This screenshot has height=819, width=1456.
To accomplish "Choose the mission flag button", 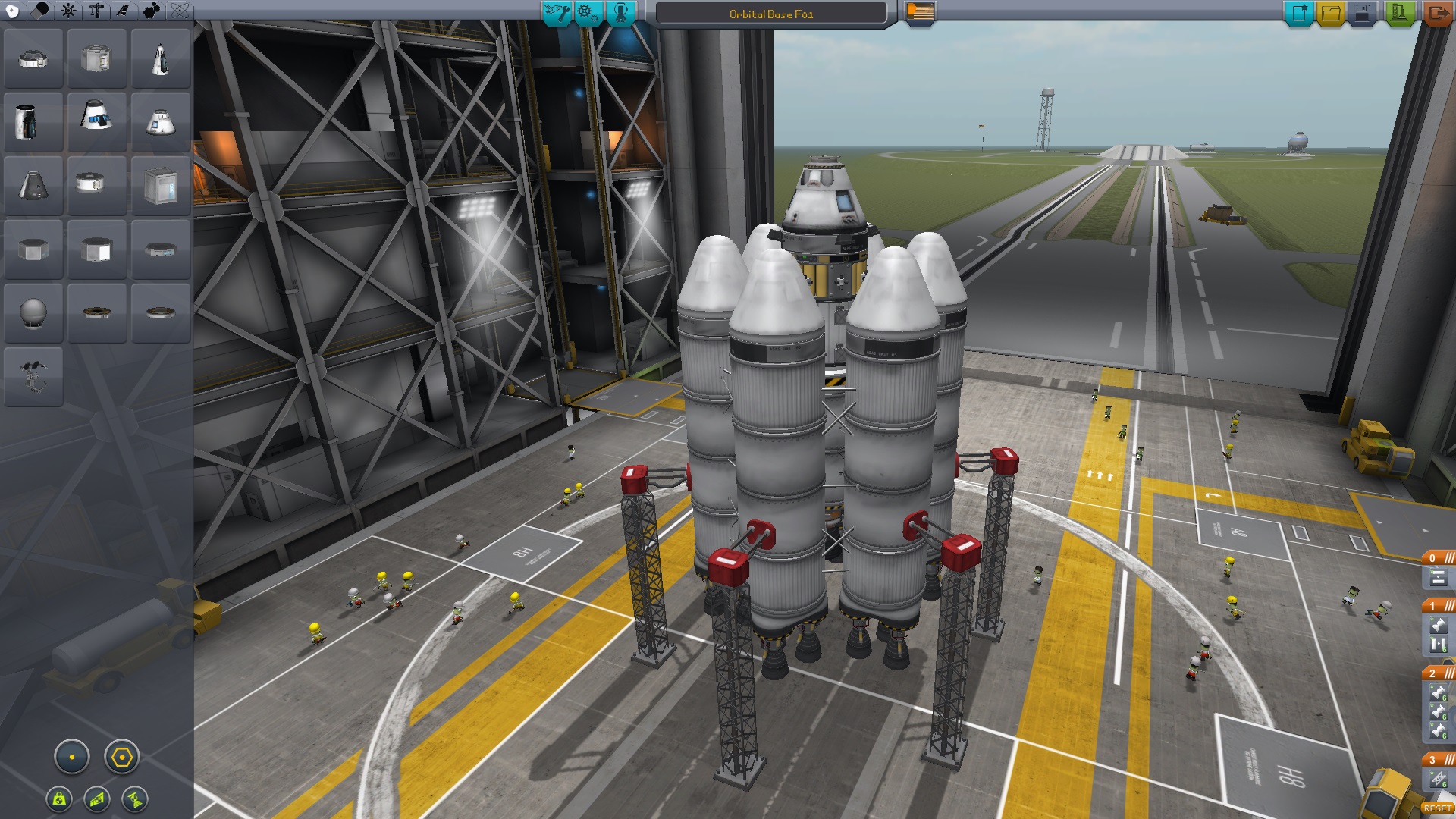I will [x=920, y=13].
